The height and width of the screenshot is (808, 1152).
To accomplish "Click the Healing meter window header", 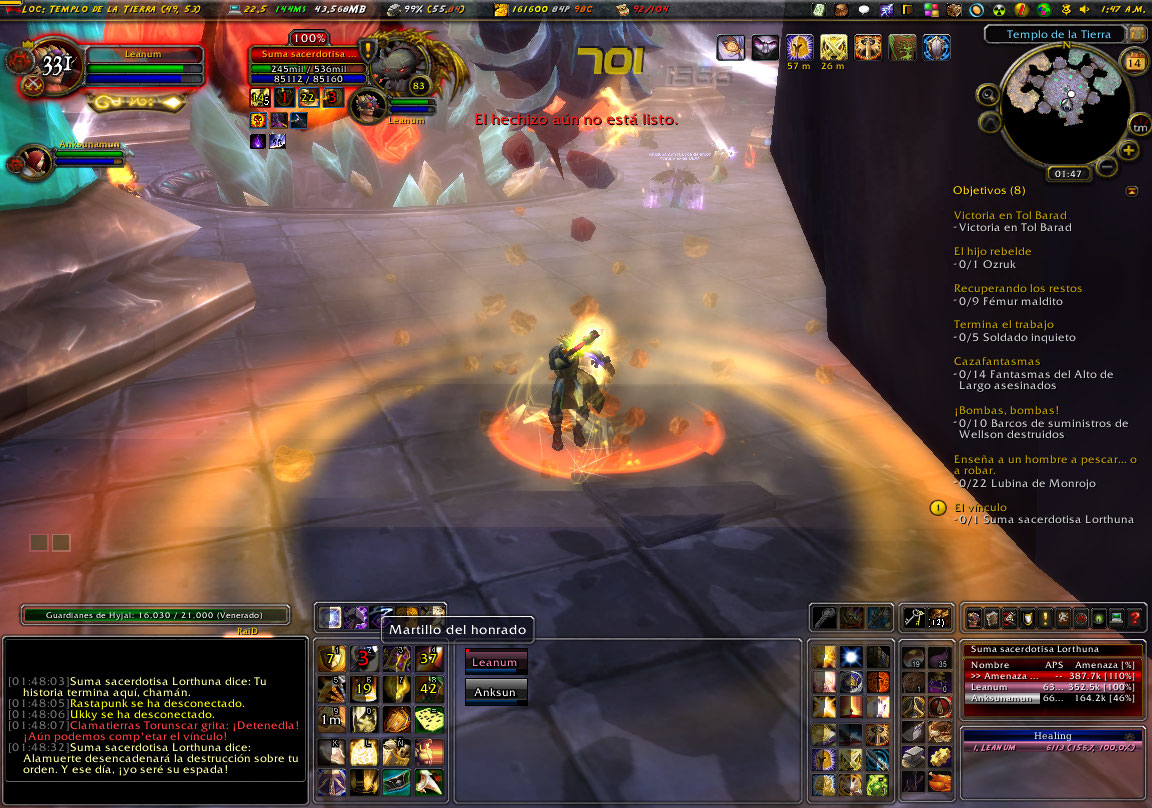I will coord(1052,736).
